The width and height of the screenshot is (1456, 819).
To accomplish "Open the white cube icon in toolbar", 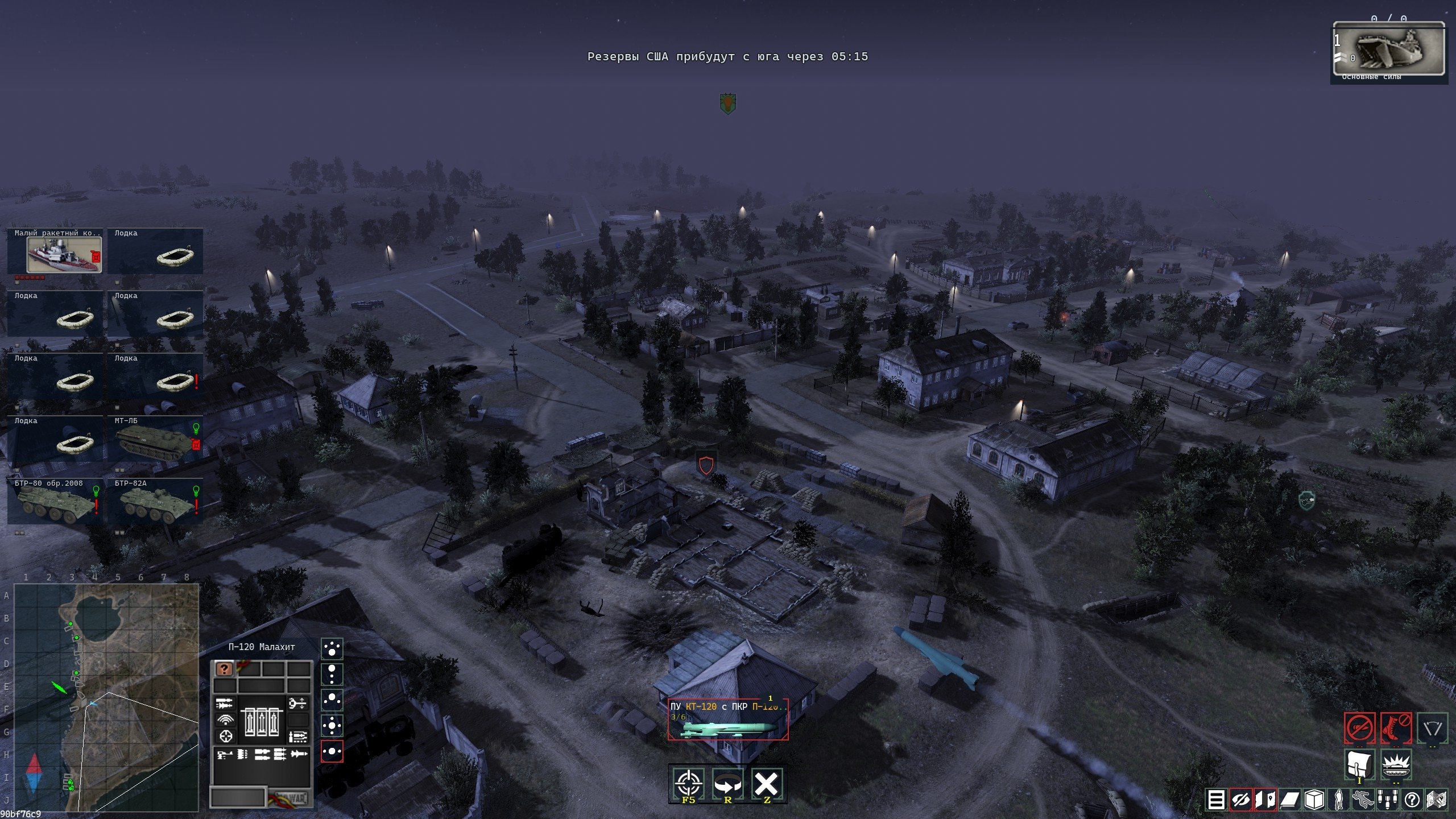I will tap(1314, 800).
